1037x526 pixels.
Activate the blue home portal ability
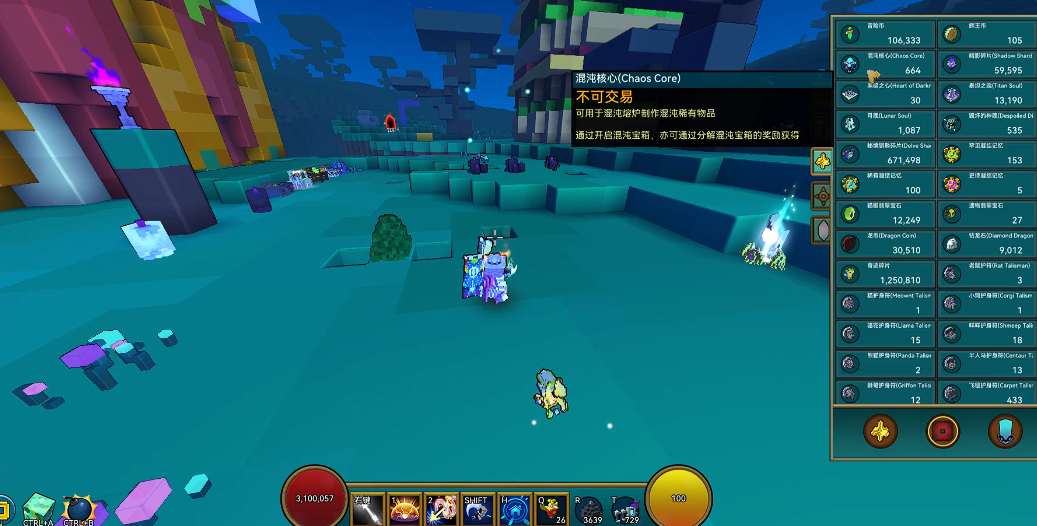point(512,510)
